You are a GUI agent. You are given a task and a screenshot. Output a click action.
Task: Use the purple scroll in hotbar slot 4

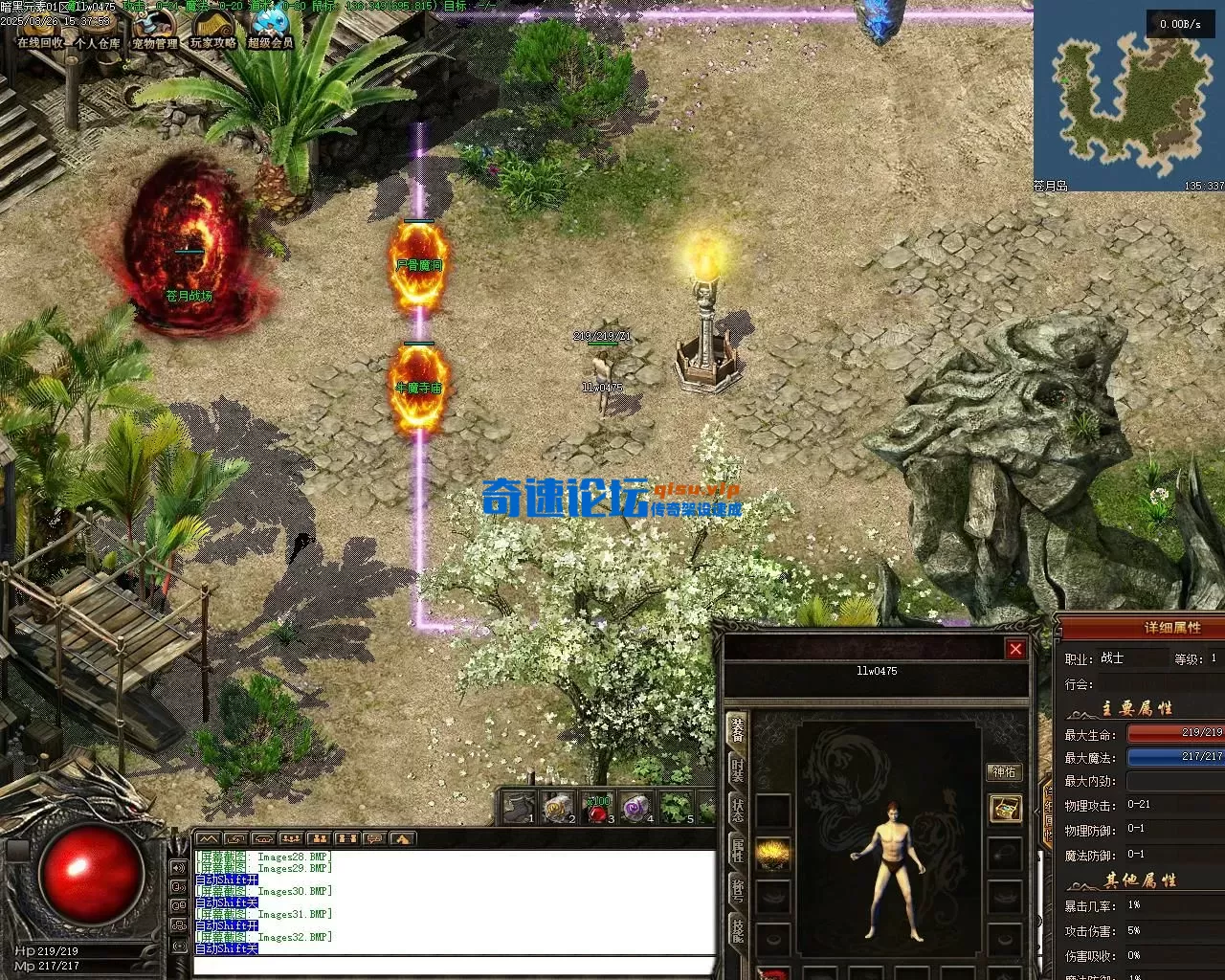tap(636, 810)
